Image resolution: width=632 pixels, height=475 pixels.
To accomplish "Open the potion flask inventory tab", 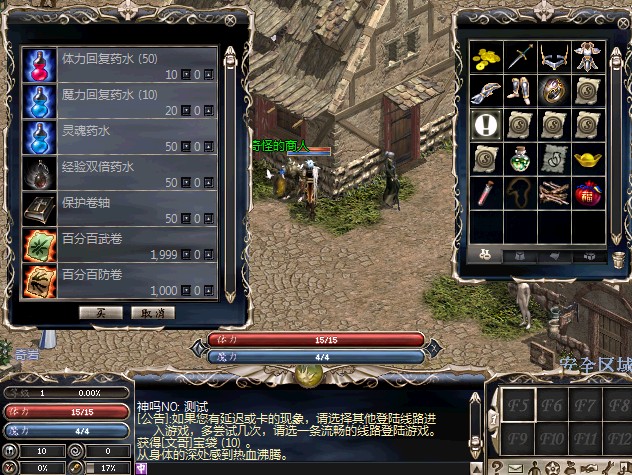I will [x=484, y=254].
